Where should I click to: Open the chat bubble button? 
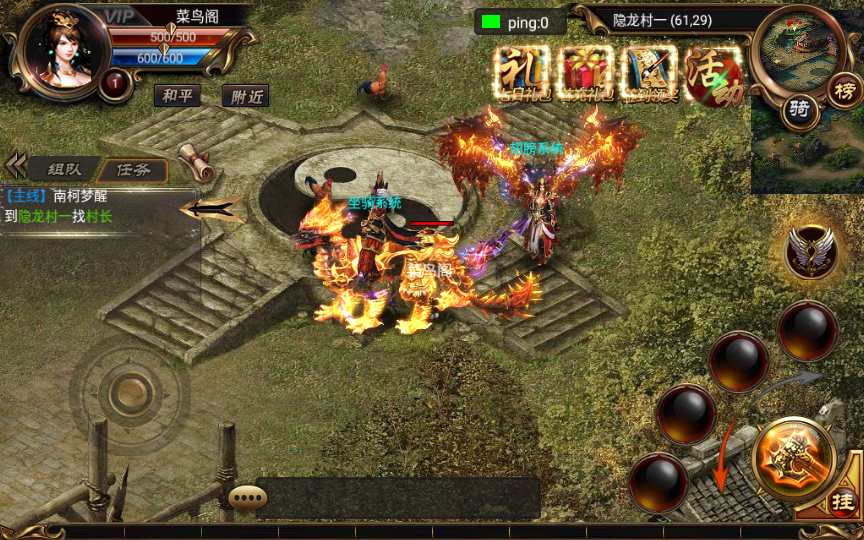click(246, 497)
